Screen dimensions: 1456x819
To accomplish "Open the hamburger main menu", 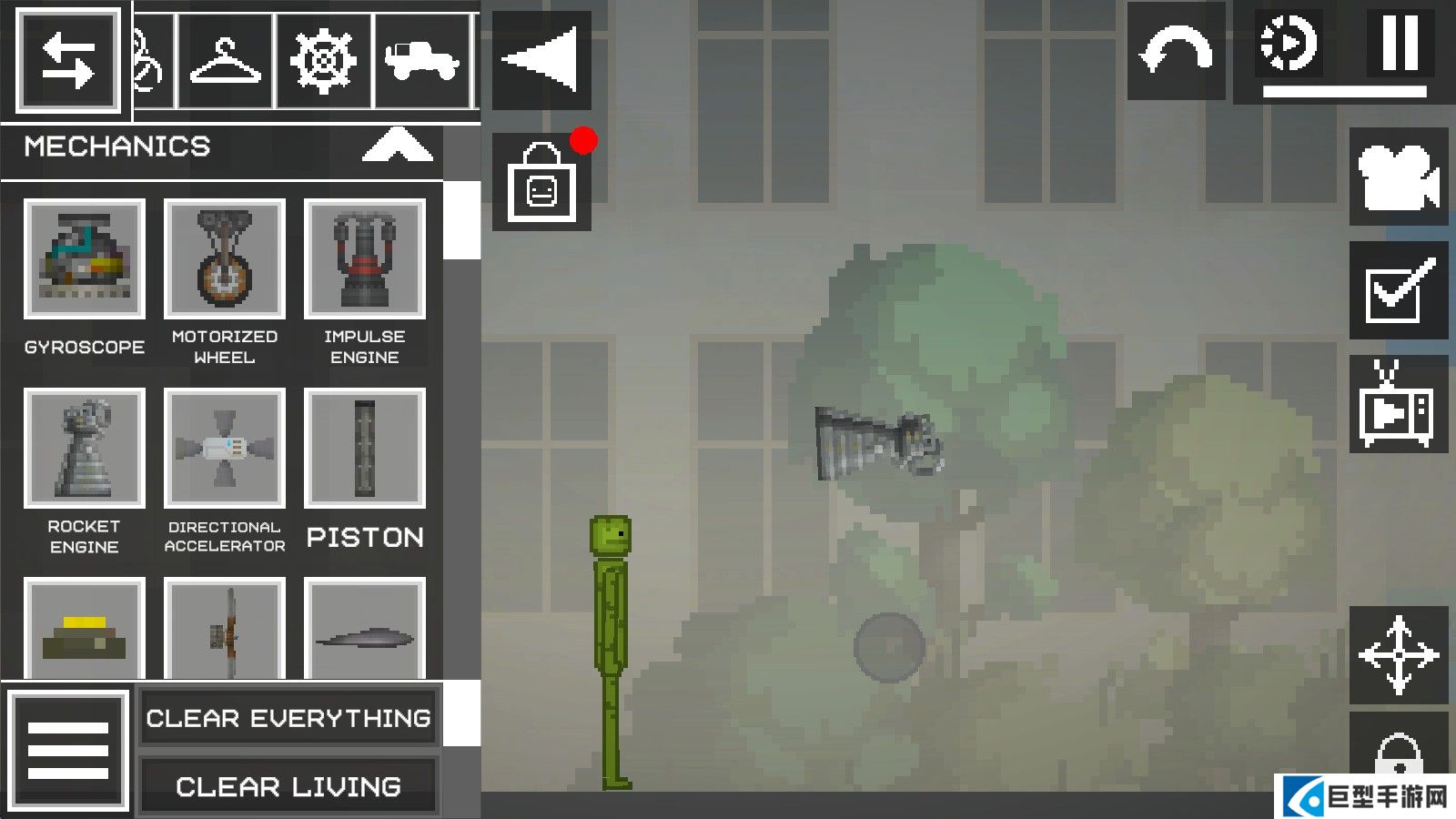I will [68, 751].
